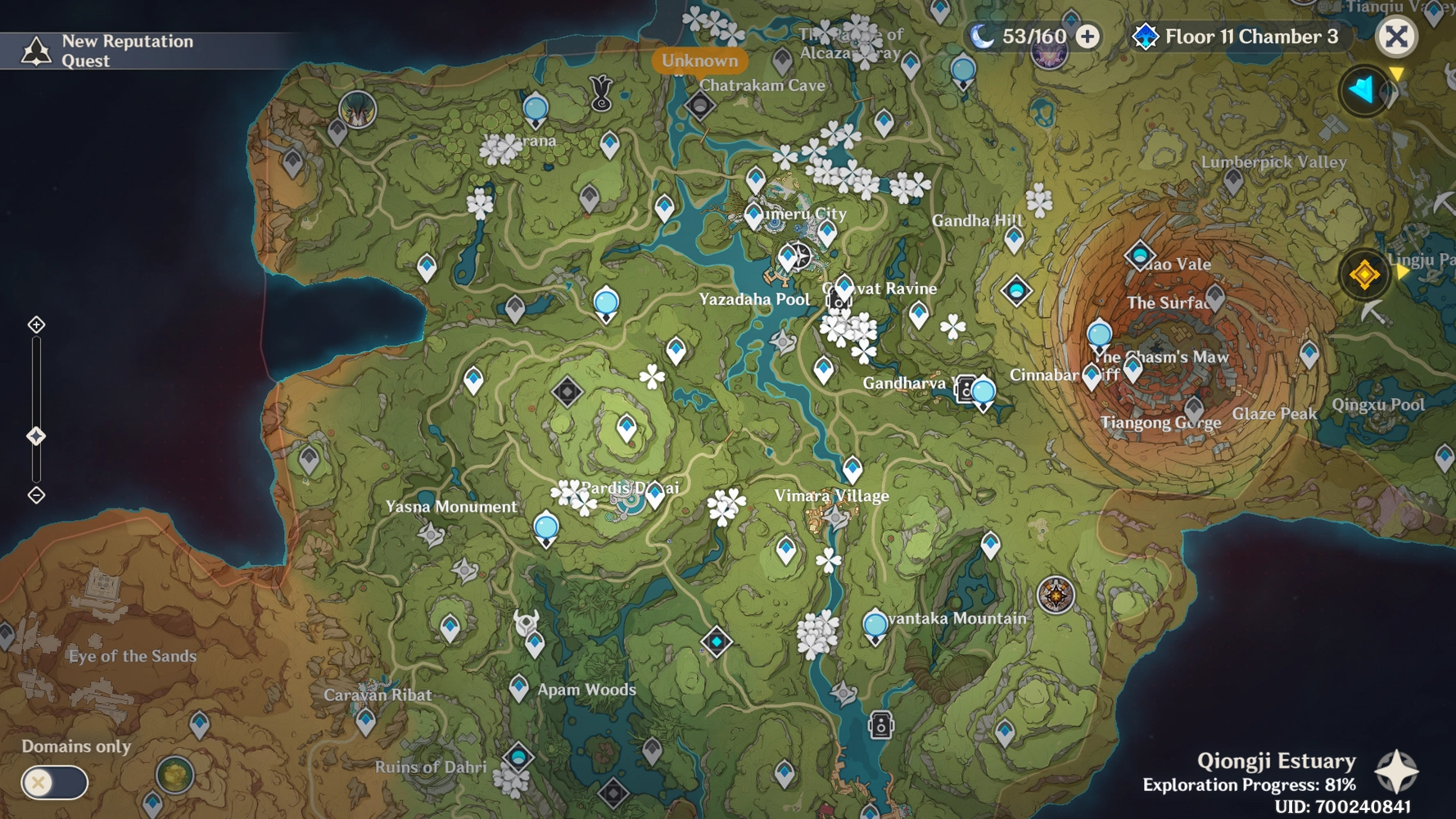1456x819 pixels.
Task: Click the gadget icon south of Avantaka Mountain
Action: (879, 724)
